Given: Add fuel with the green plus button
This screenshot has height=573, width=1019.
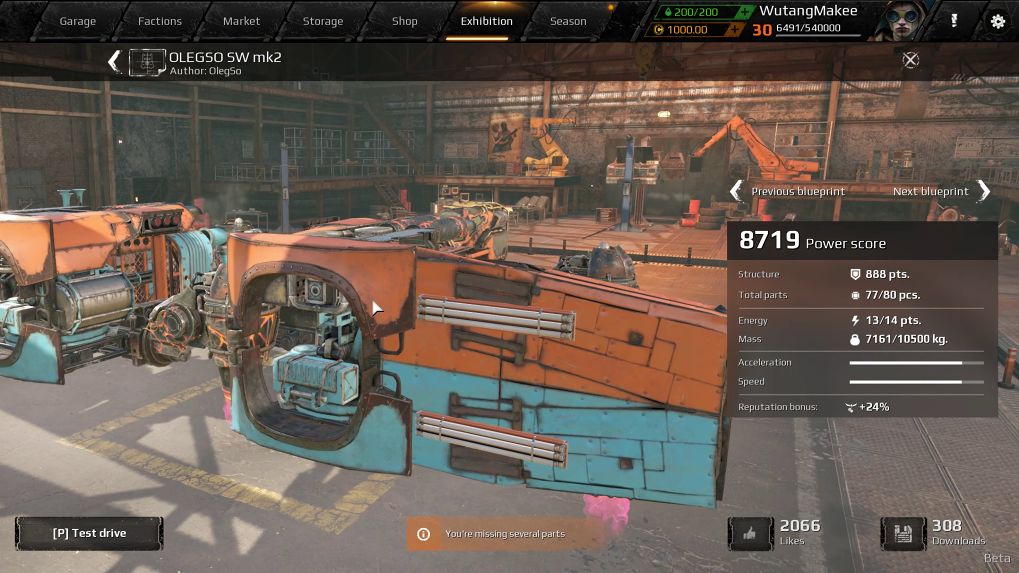Looking at the screenshot, I should [743, 11].
